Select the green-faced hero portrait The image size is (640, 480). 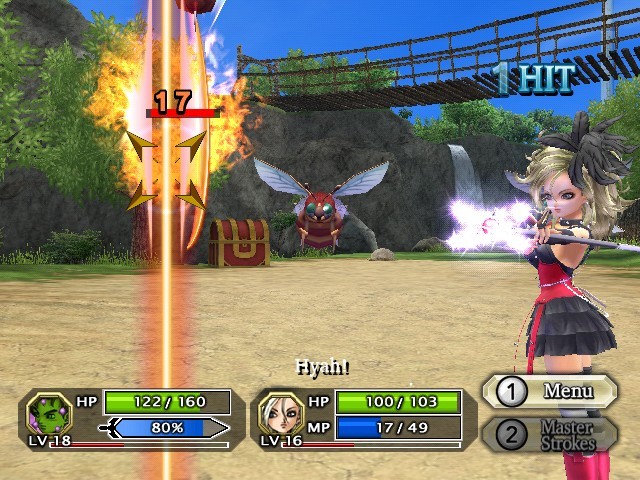[x=49, y=413]
